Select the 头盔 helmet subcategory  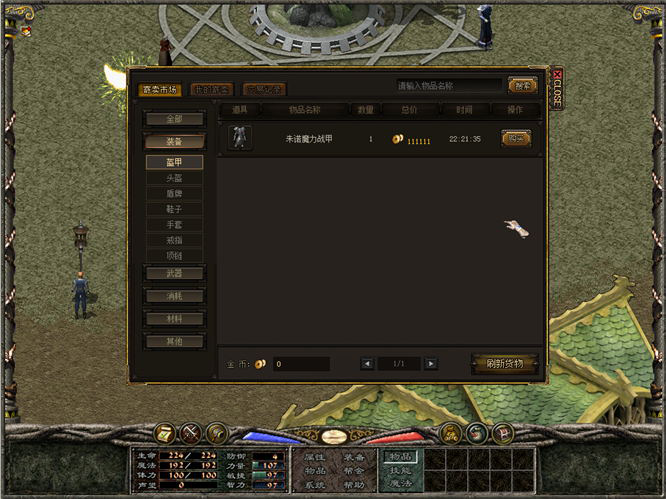pos(175,178)
